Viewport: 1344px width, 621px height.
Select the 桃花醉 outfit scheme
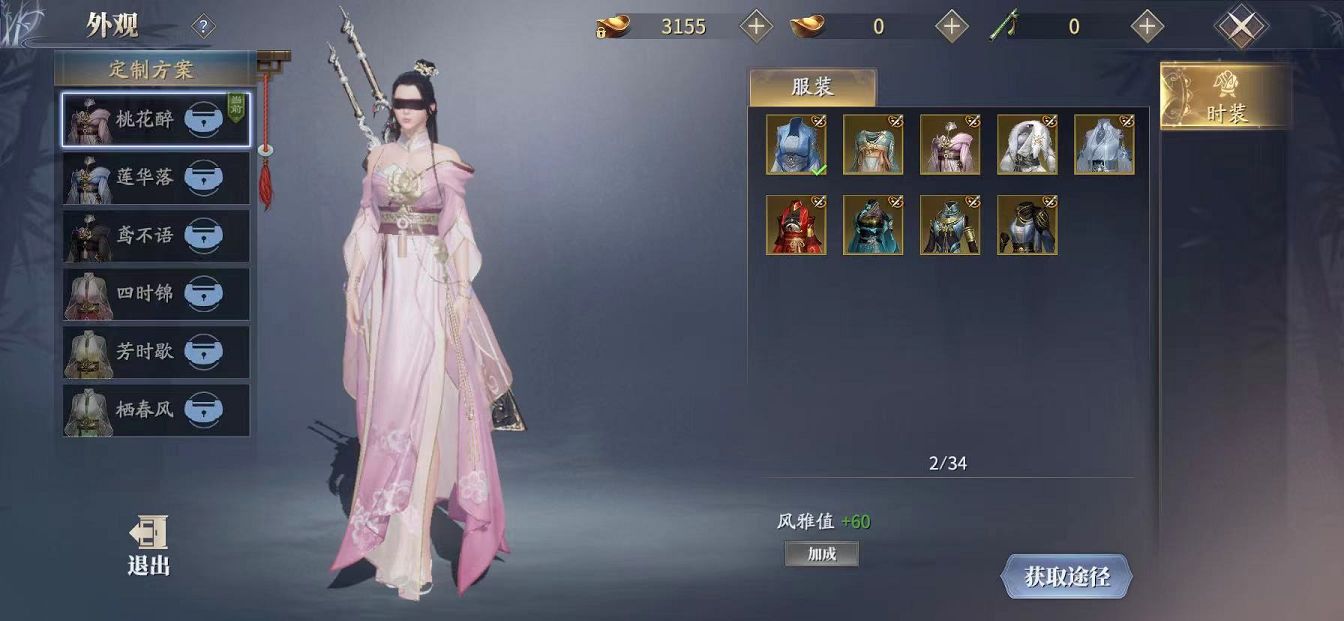pyautogui.click(x=145, y=120)
